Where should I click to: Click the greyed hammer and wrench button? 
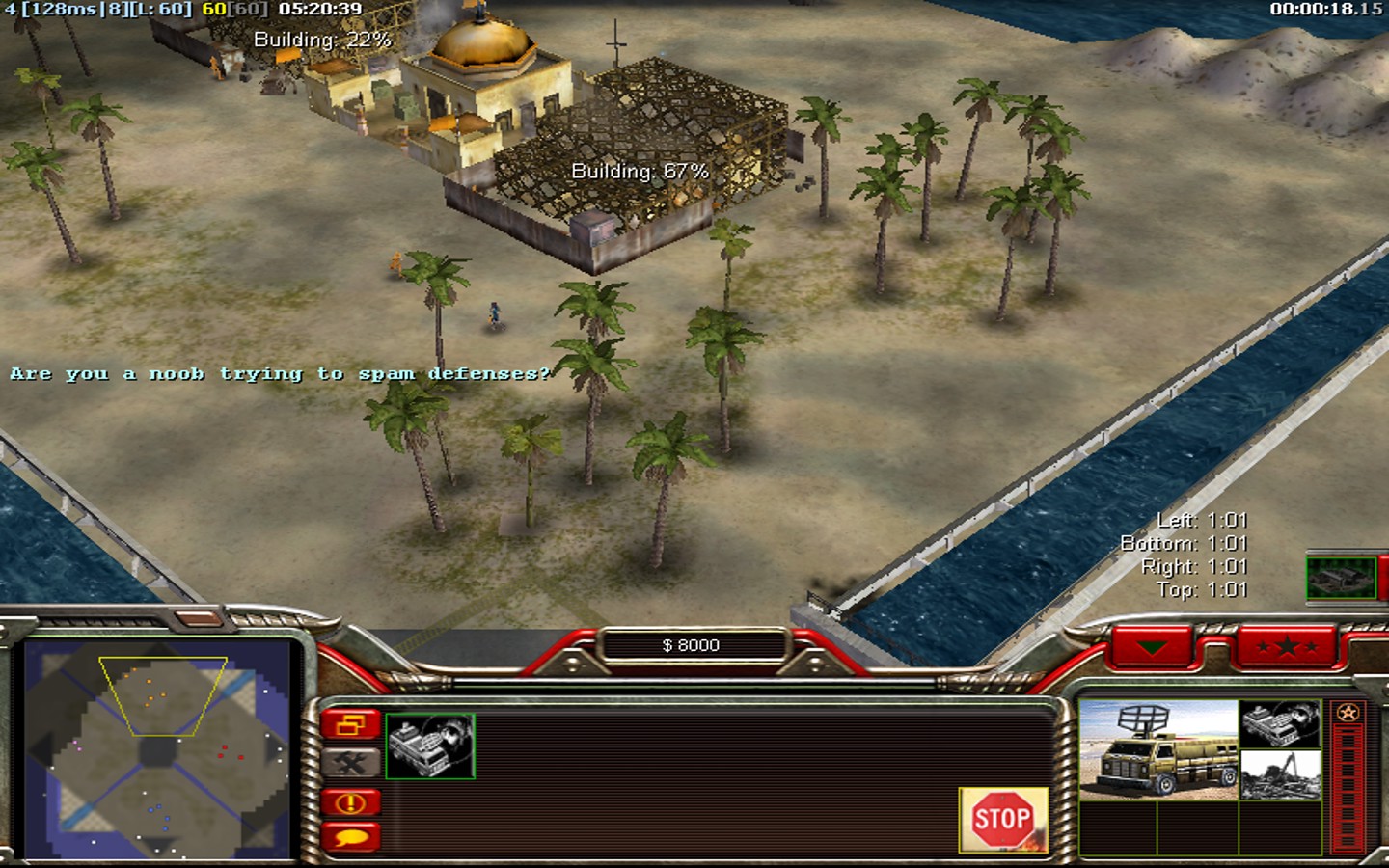[350, 764]
